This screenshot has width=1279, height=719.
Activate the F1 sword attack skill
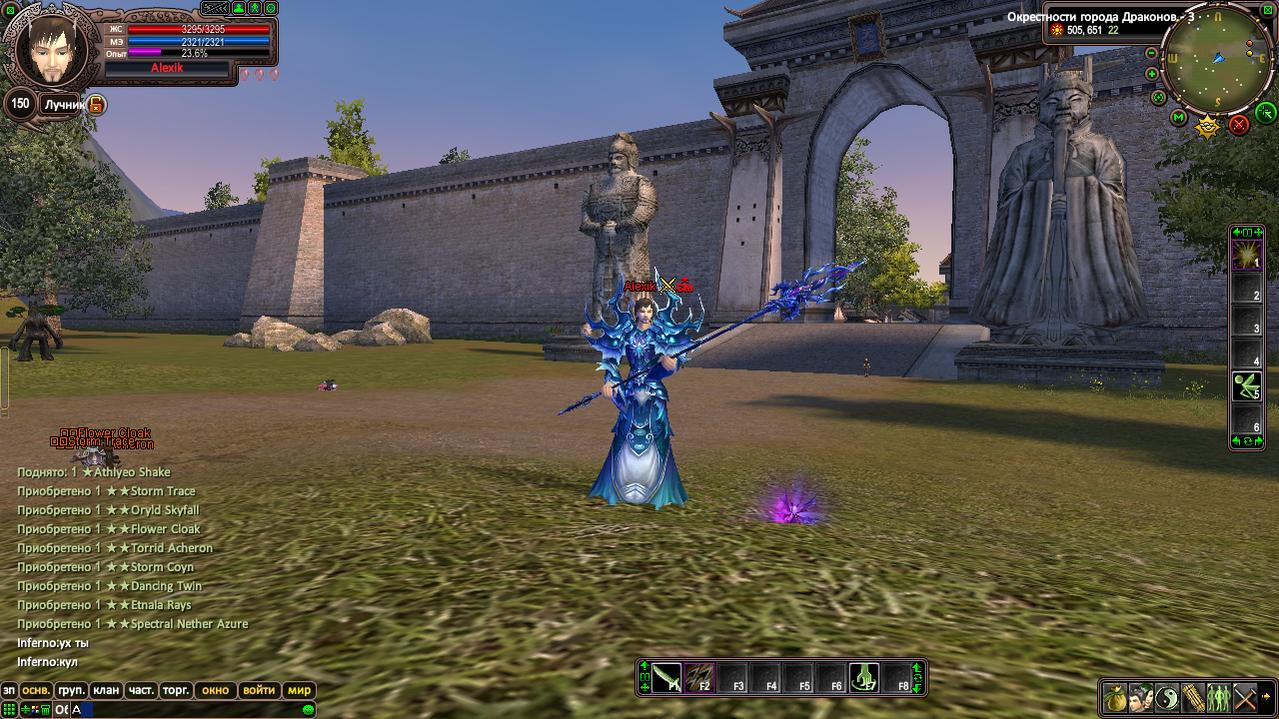668,677
